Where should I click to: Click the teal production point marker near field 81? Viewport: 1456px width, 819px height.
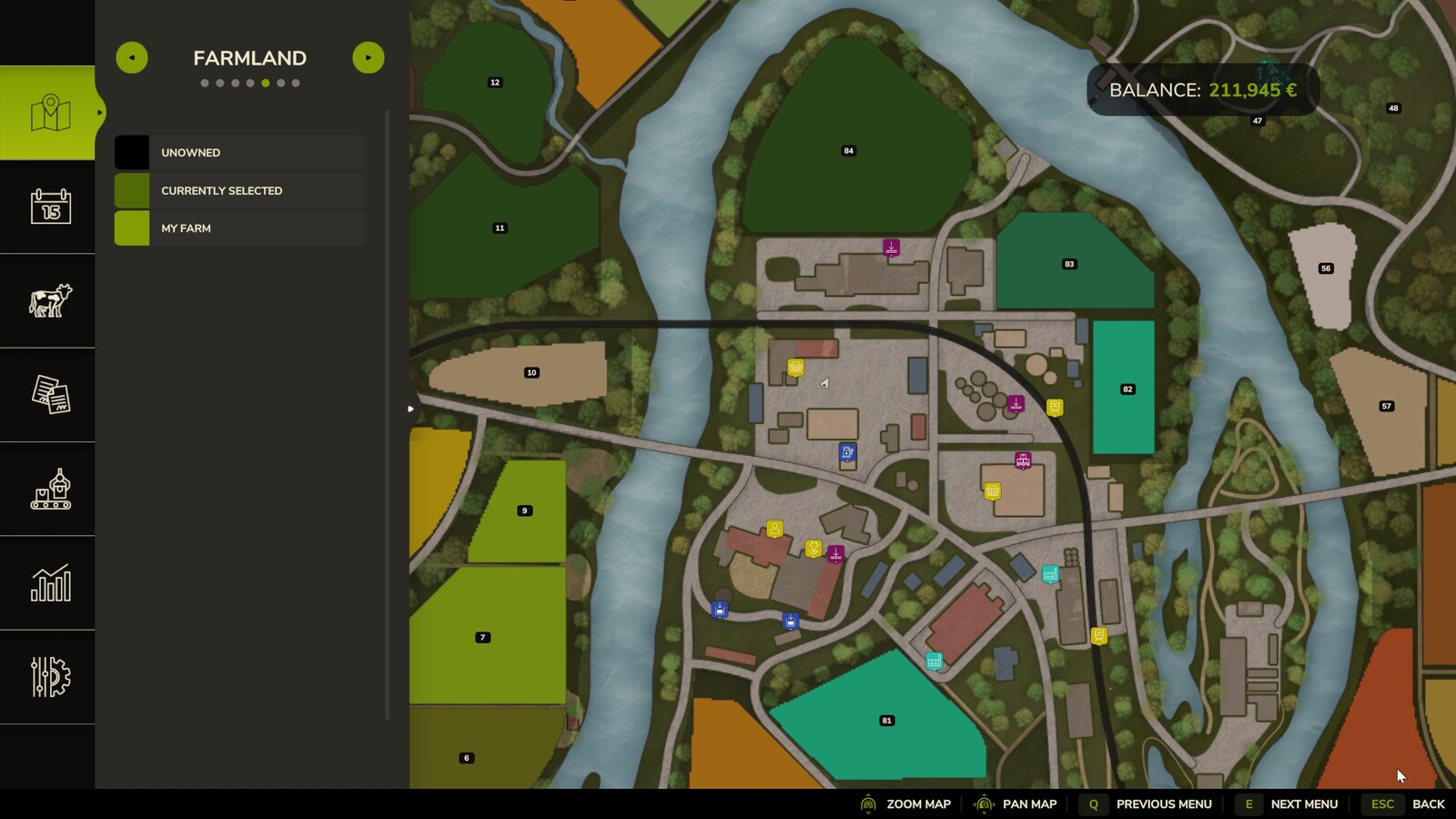934,661
